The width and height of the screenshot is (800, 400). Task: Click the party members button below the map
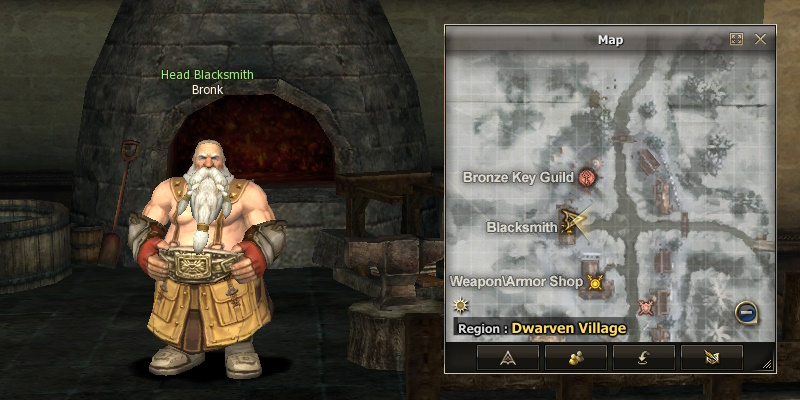(576, 357)
